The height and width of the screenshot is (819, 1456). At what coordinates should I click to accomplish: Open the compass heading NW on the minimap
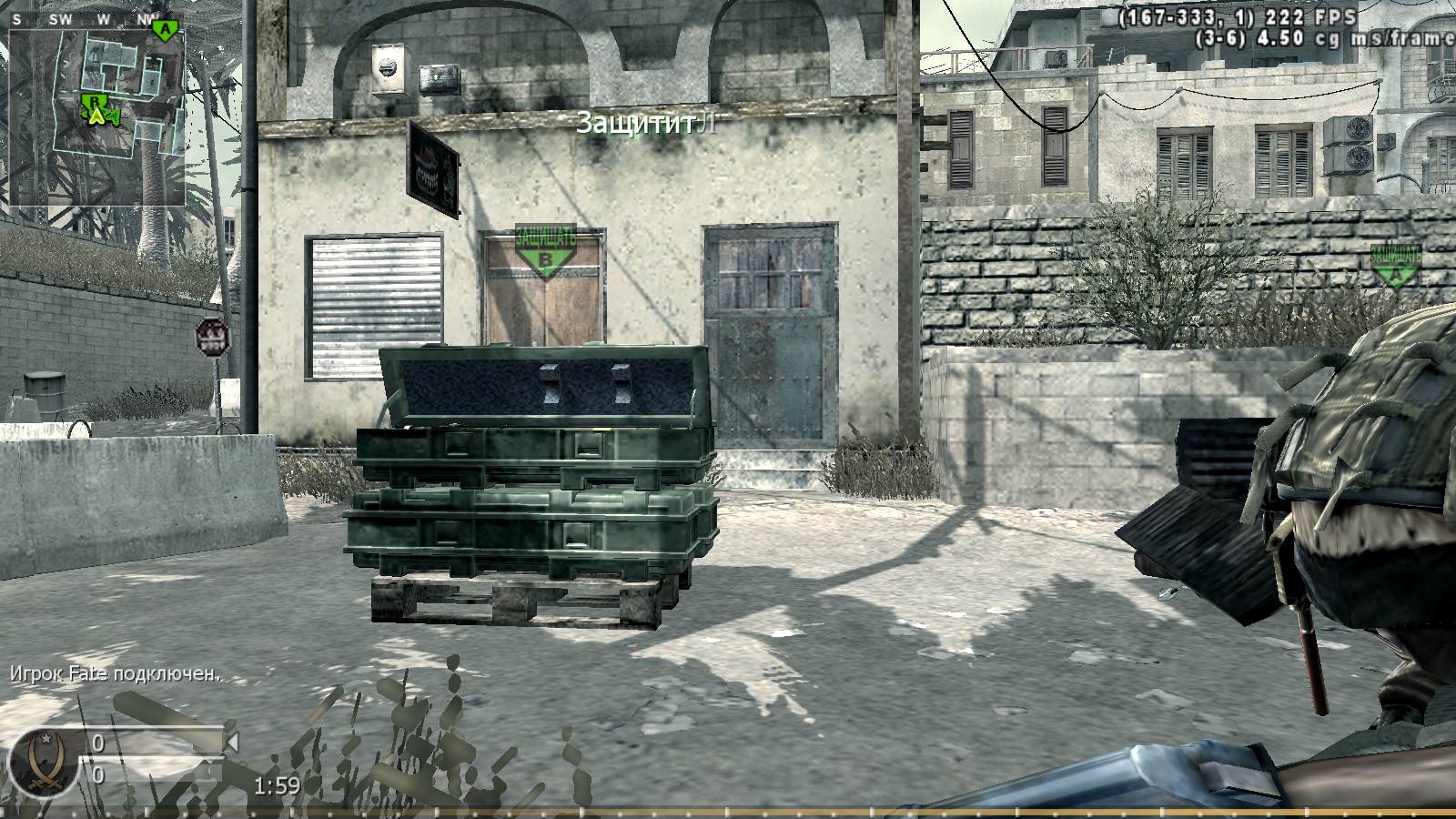(147, 17)
